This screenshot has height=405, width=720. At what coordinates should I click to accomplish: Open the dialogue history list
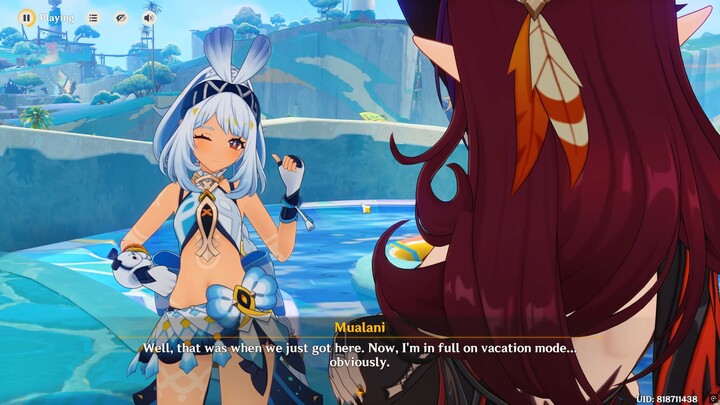tap(93, 17)
